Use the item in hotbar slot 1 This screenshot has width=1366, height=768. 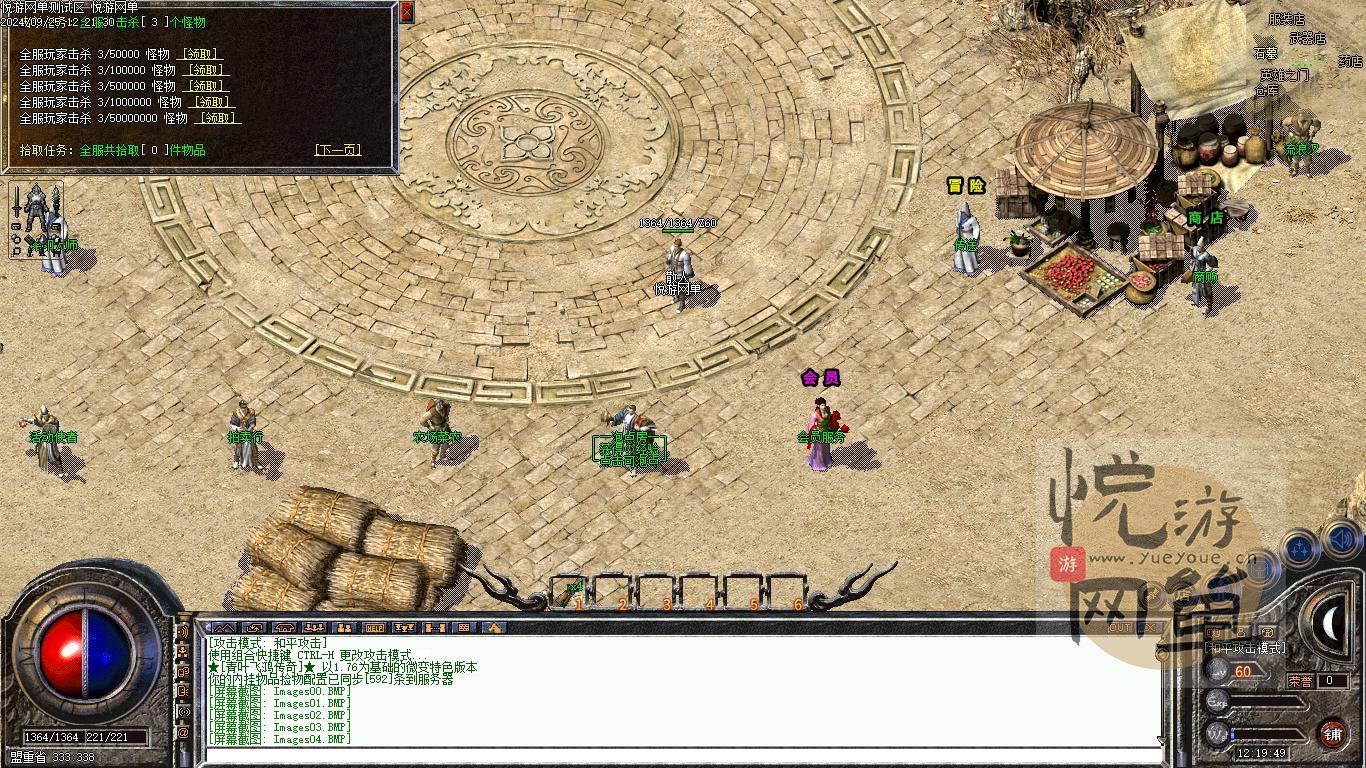pos(575,592)
